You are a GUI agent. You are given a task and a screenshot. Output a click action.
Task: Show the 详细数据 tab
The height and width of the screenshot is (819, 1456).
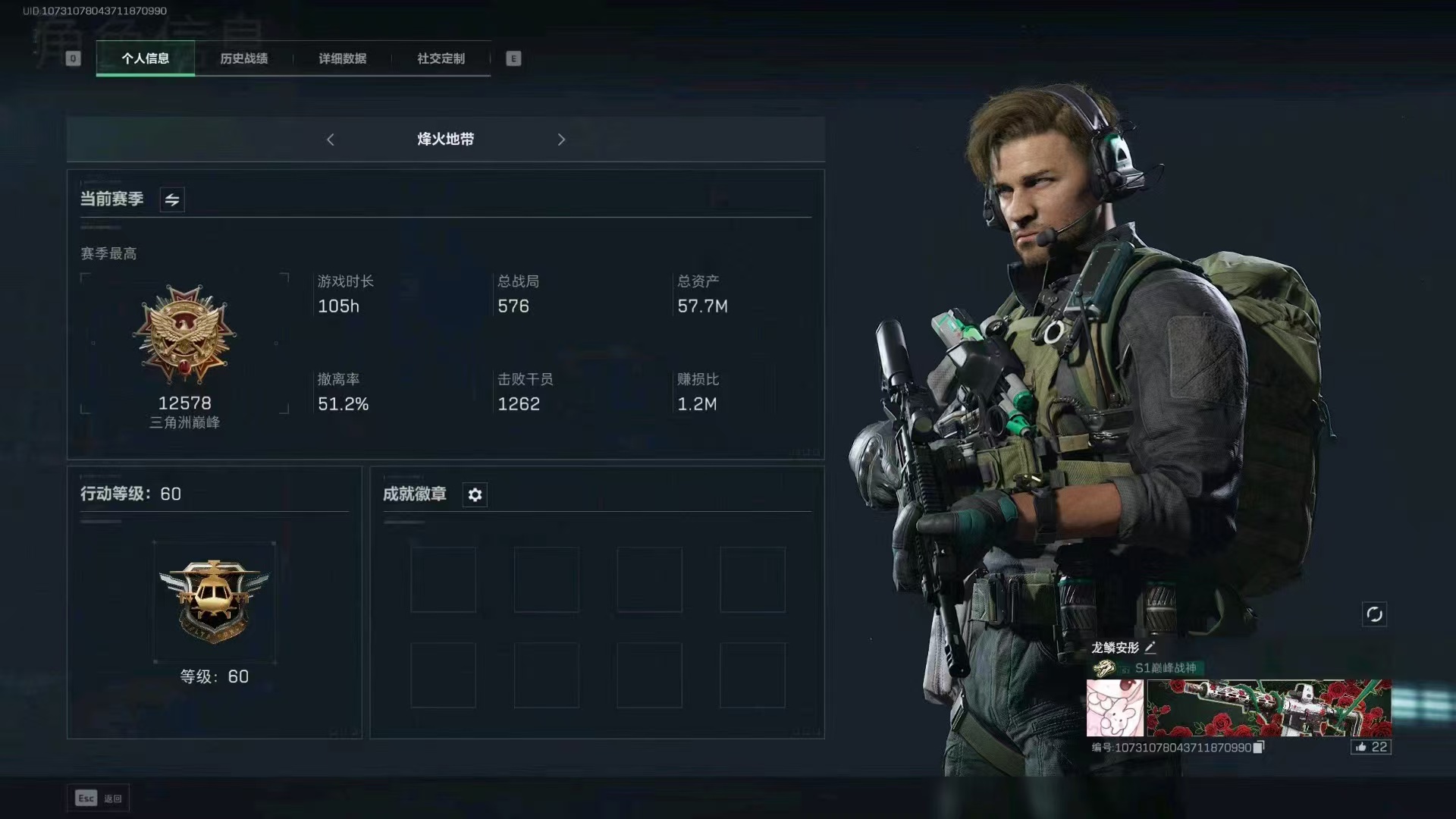click(x=342, y=58)
